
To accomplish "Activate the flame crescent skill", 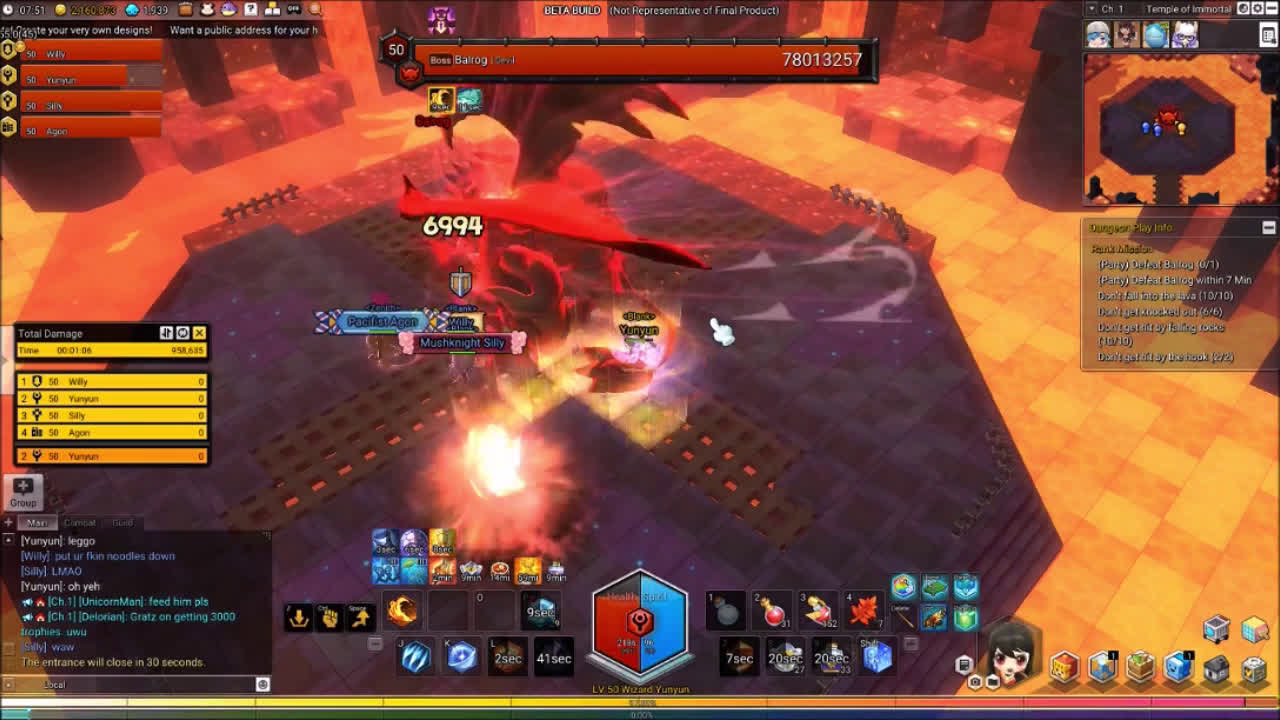I will pos(402,611).
